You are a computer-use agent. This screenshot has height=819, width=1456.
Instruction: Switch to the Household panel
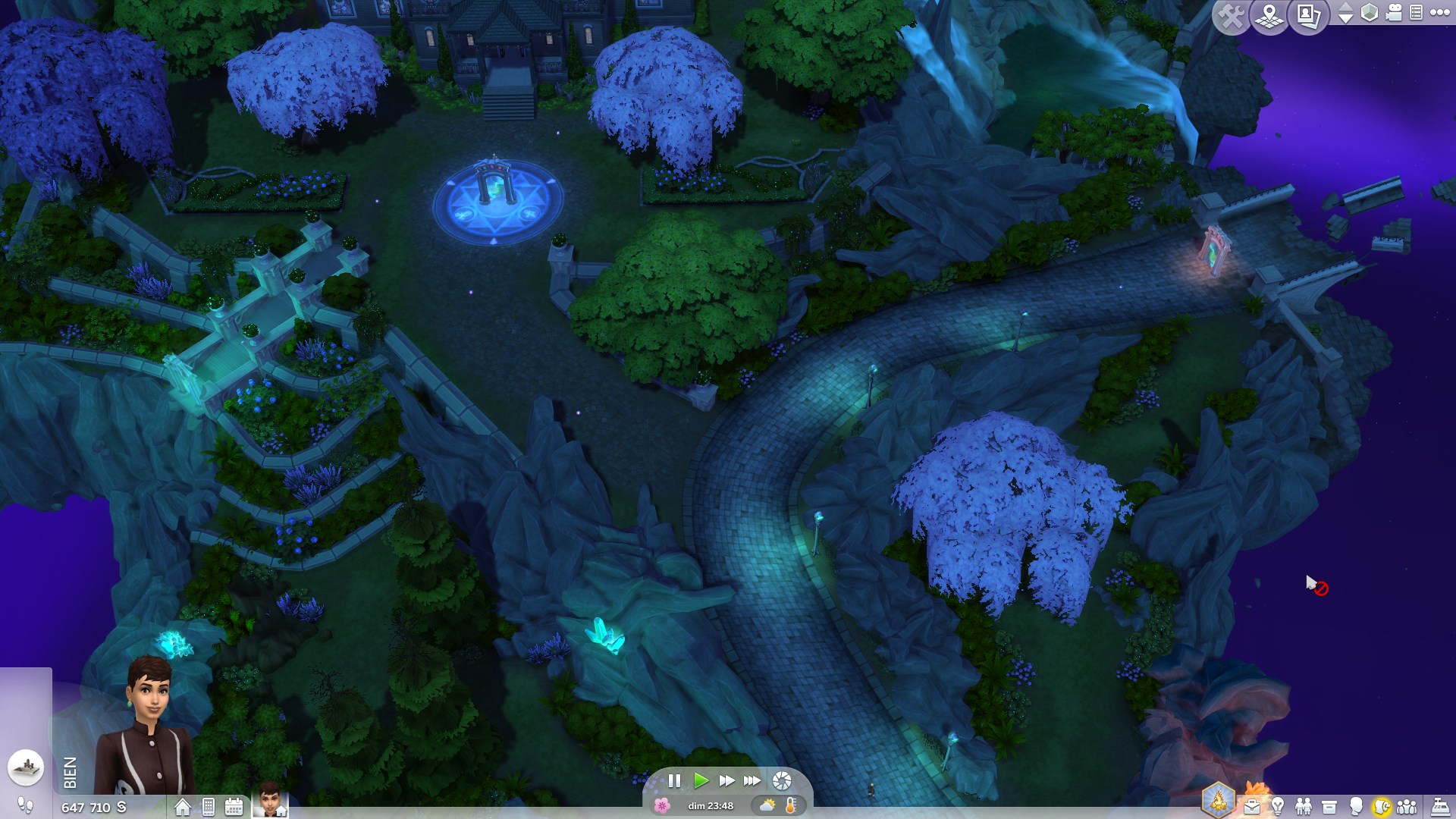click(1407, 806)
